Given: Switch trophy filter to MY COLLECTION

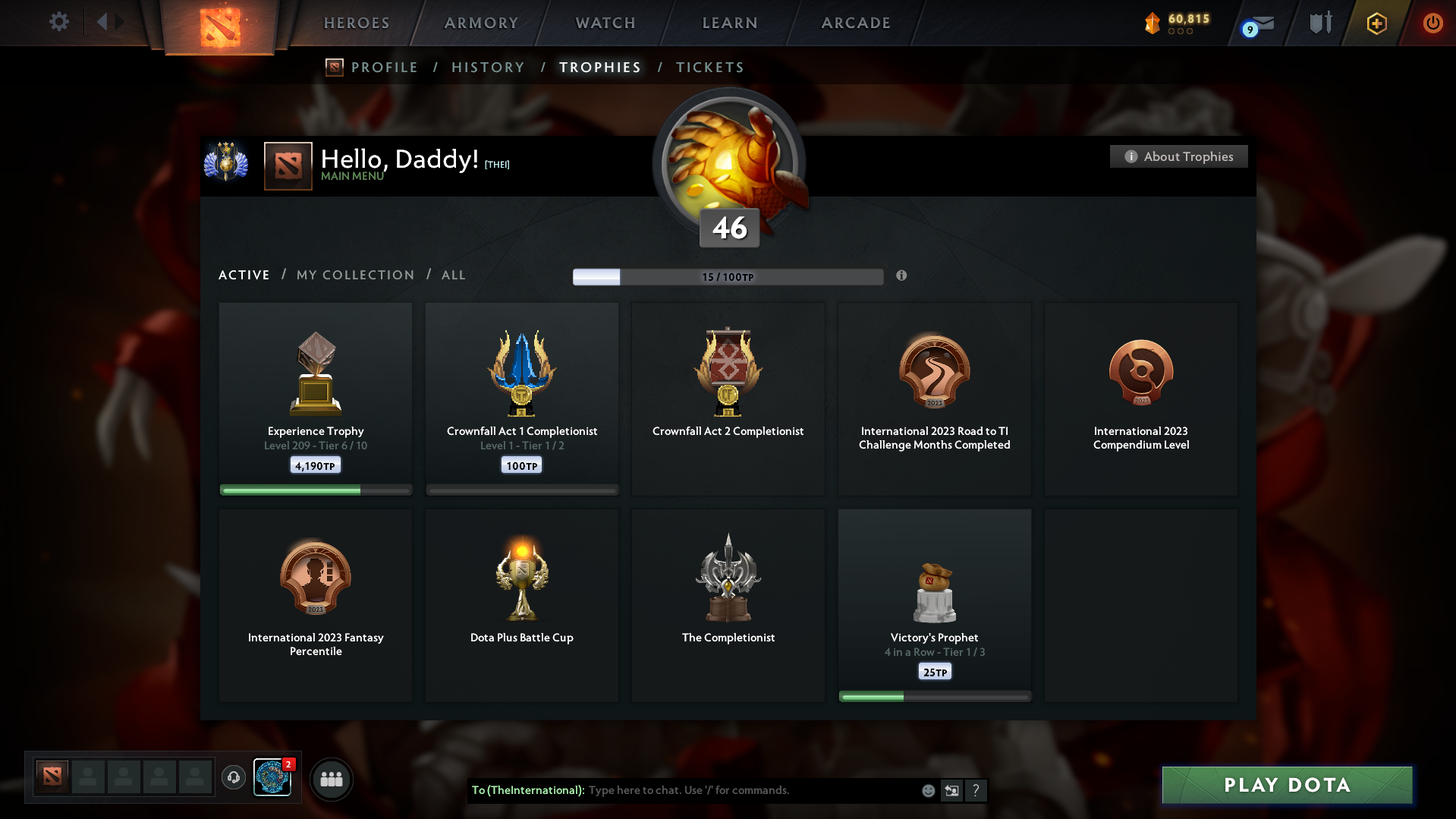Looking at the screenshot, I should click(354, 275).
